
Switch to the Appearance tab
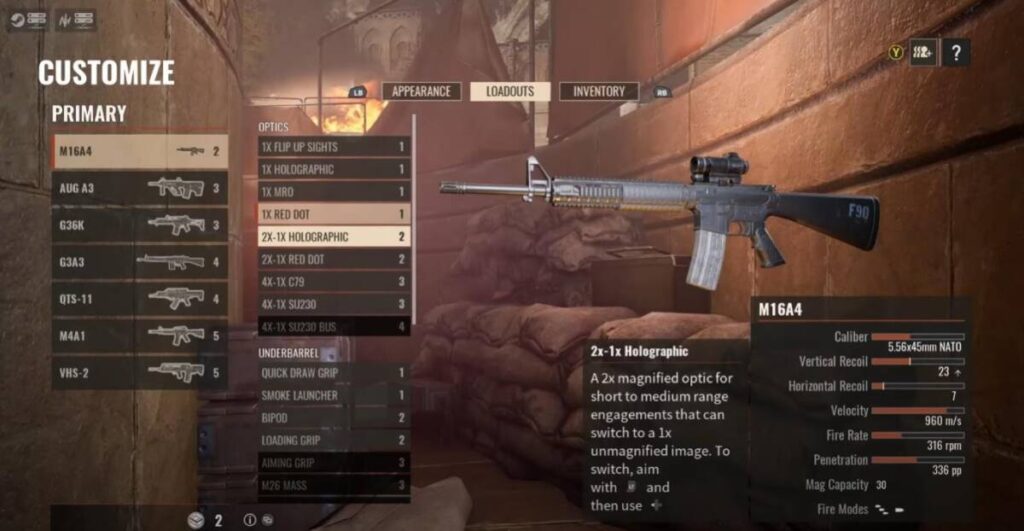pyautogui.click(x=421, y=91)
